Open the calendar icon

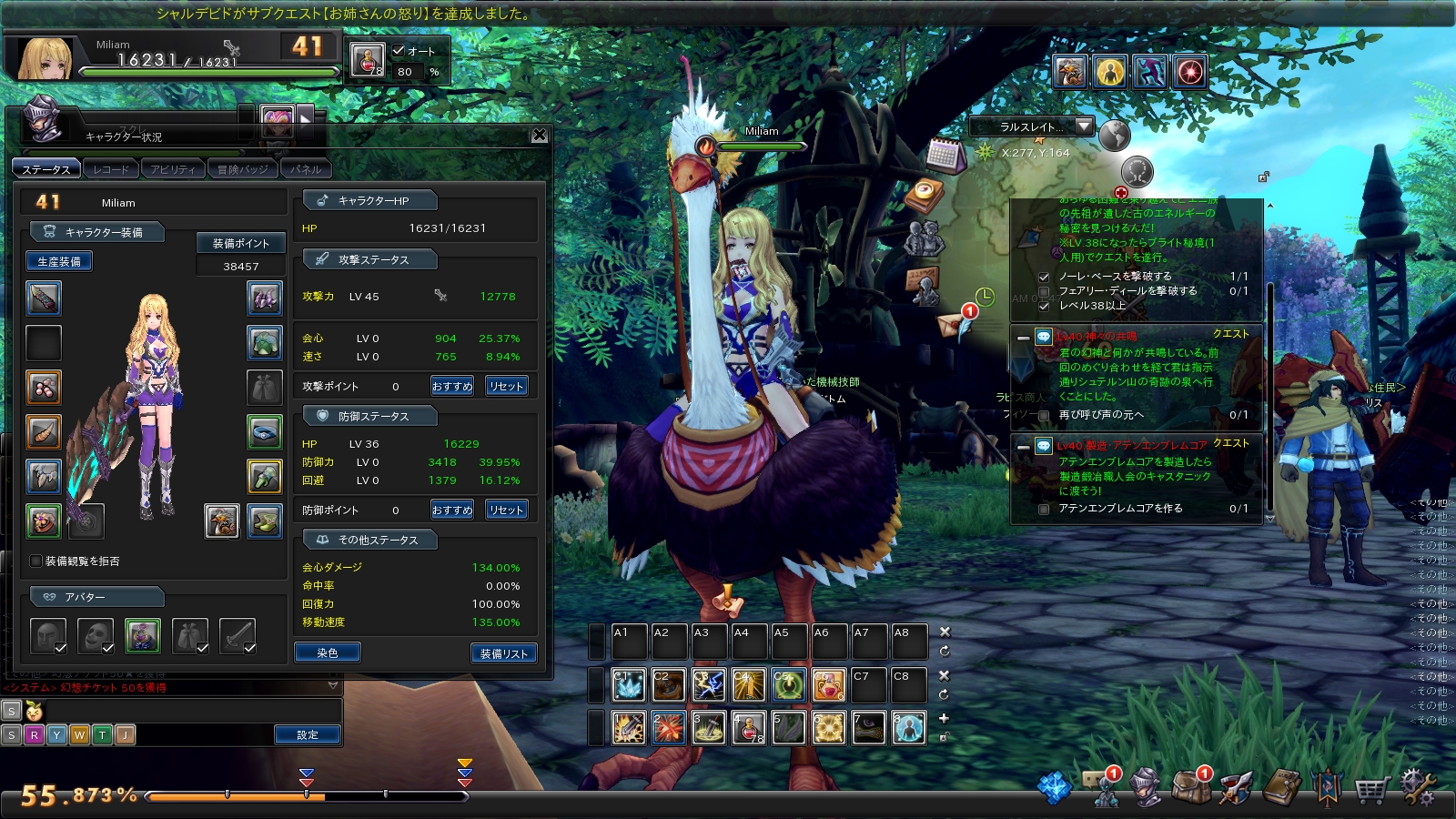(944, 156)
